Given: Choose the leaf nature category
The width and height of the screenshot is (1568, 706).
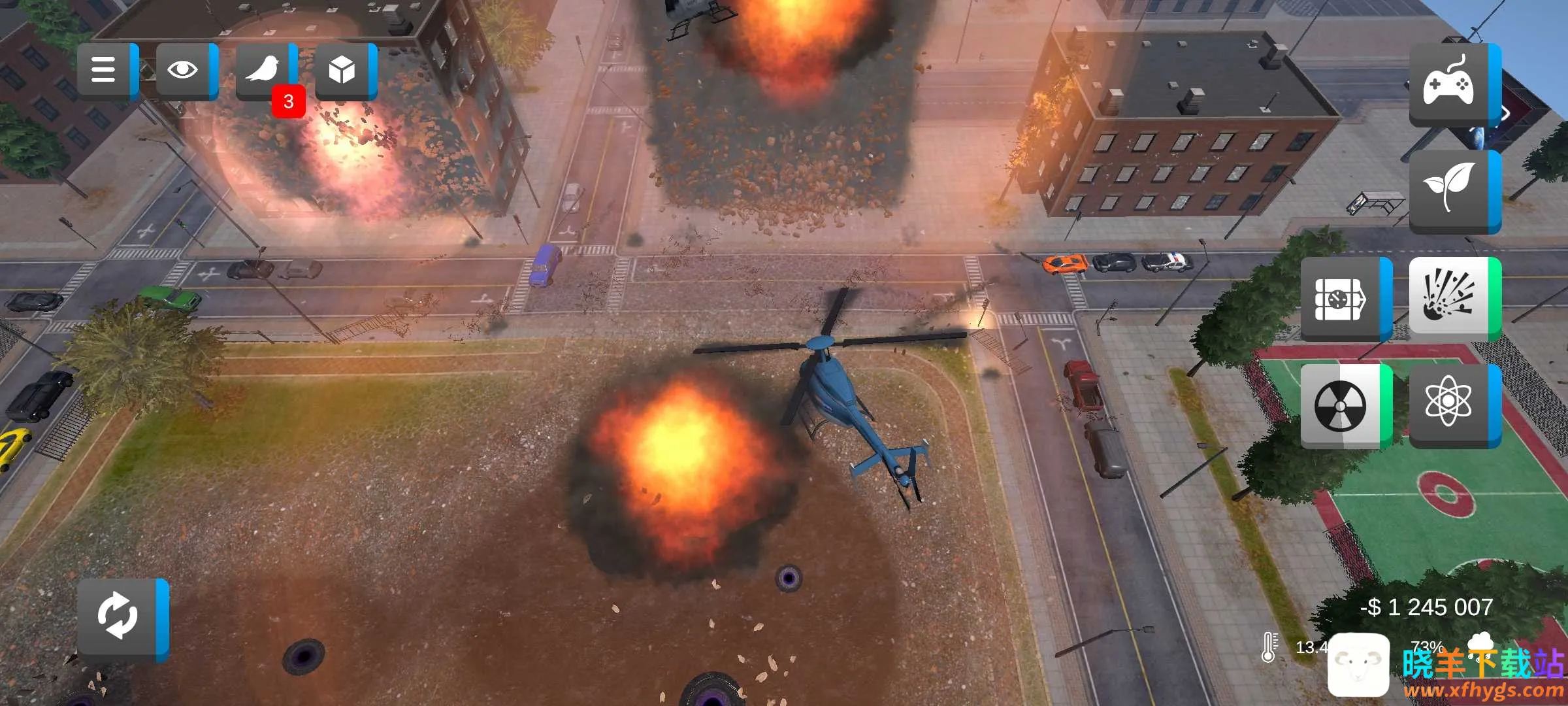Looking at the screenshot, I should [x=1450, y=190].
